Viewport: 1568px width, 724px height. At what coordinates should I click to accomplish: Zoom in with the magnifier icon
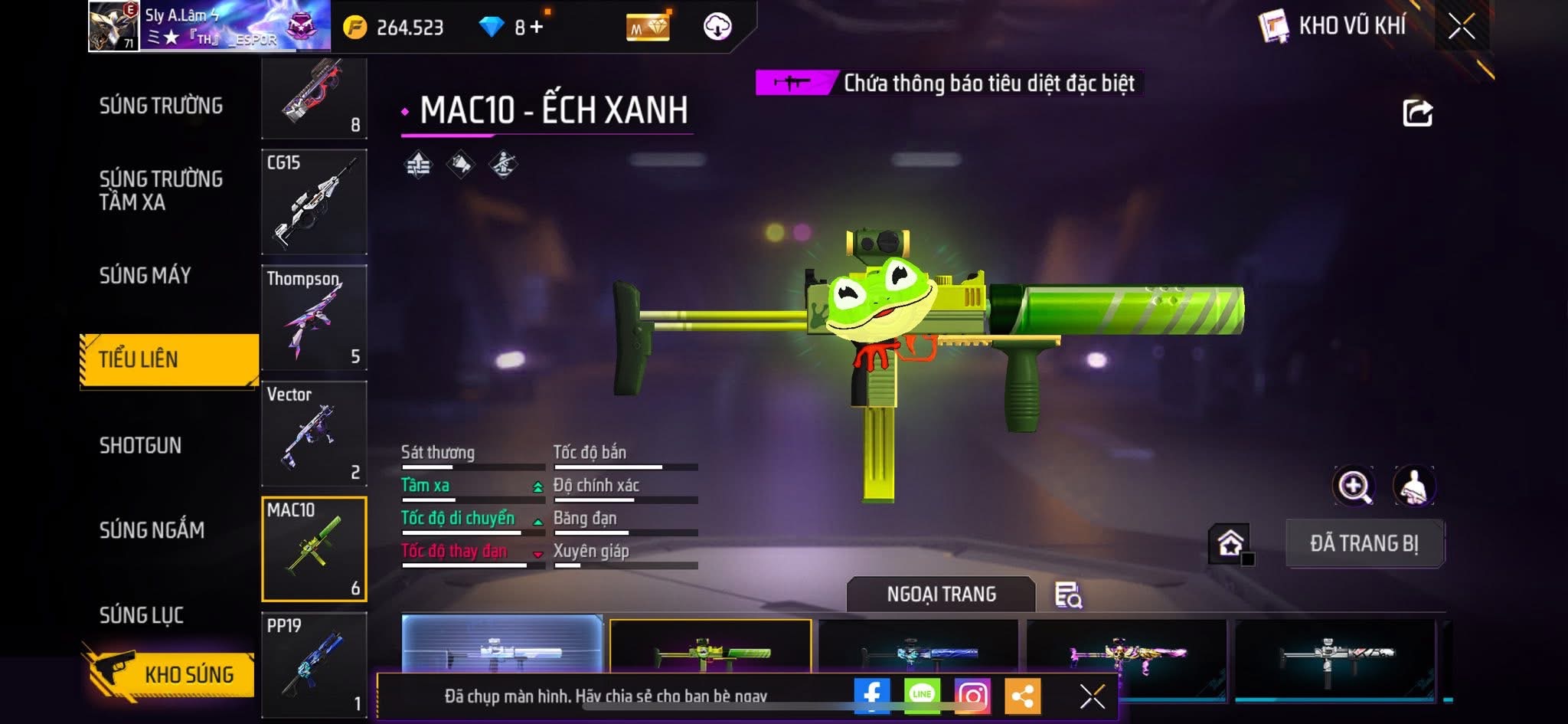[1354, 486]
